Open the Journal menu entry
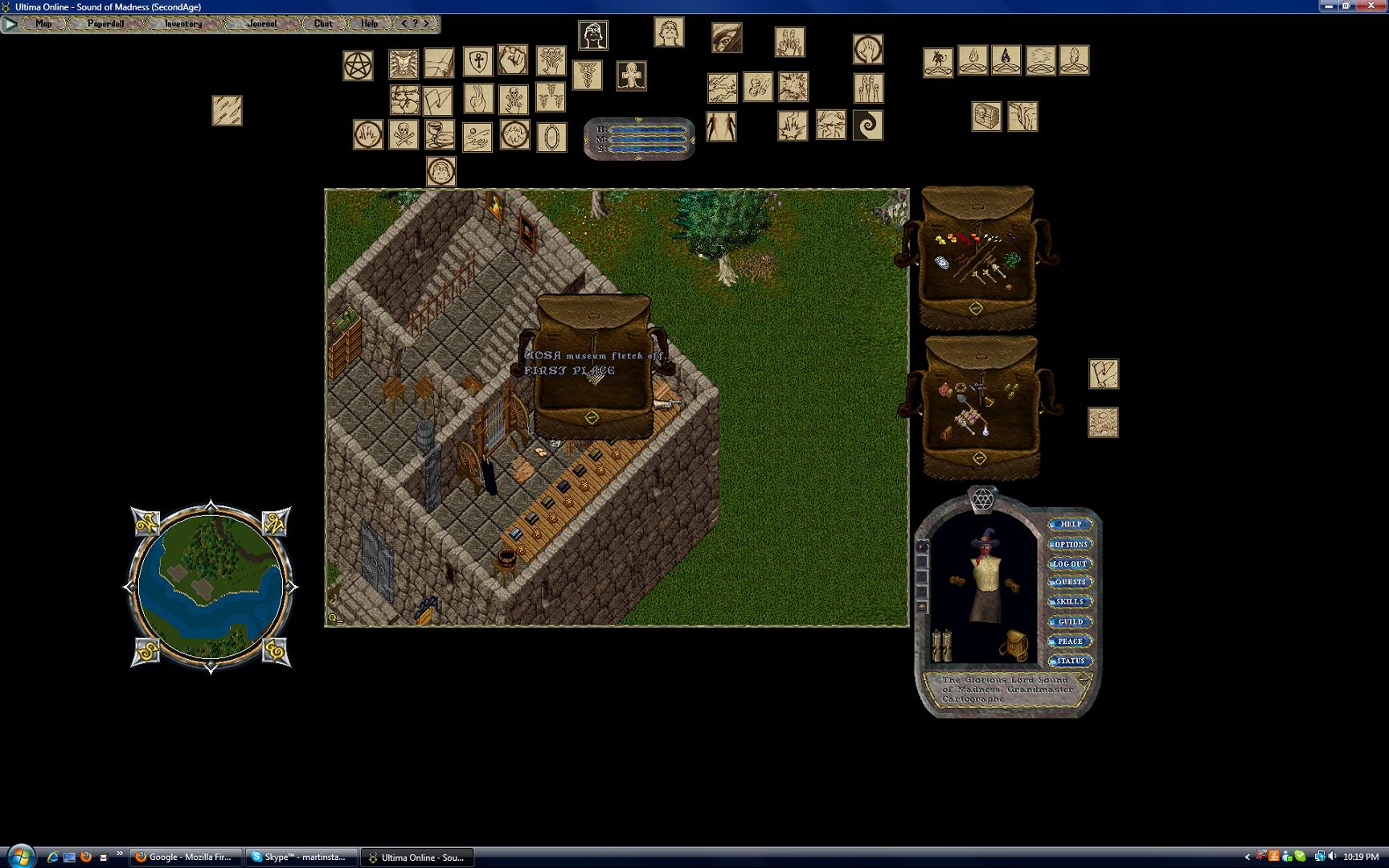The width and height of the screenshot is (1389, 868). [262, 24]
